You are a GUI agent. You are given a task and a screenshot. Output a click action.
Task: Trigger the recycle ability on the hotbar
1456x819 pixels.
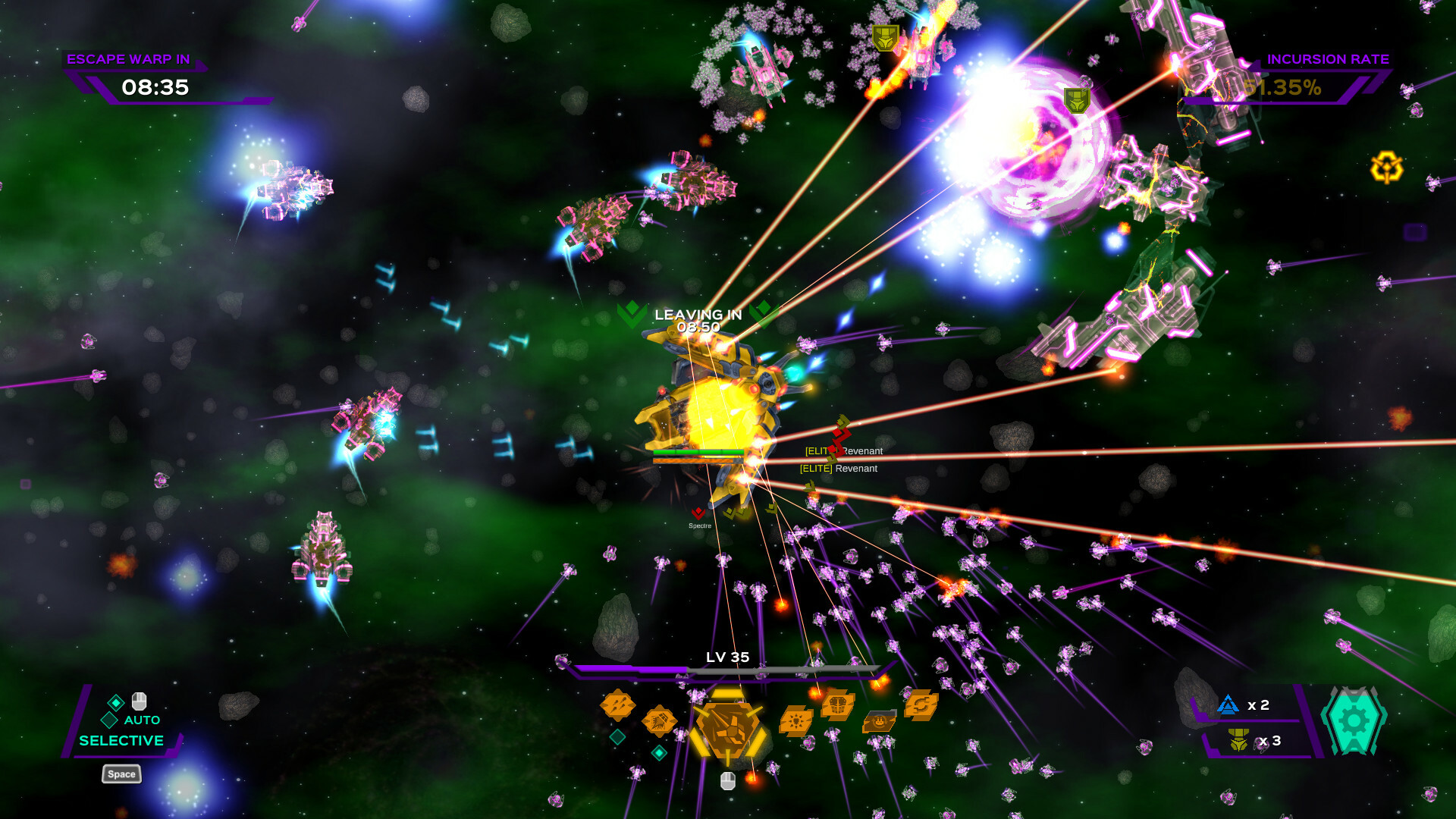coord(921,705)
